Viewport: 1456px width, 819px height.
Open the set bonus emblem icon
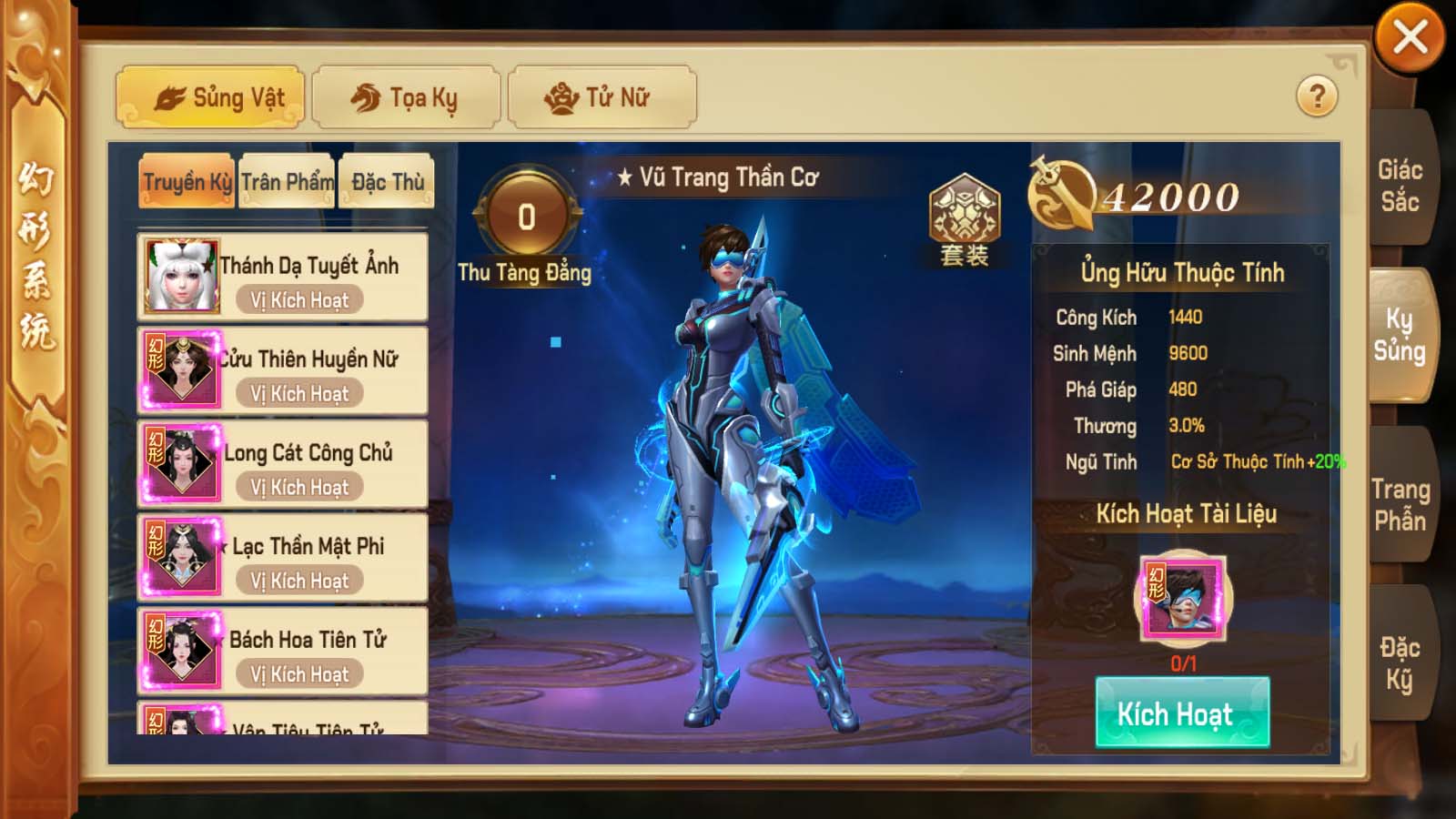[x=964, y=219]
